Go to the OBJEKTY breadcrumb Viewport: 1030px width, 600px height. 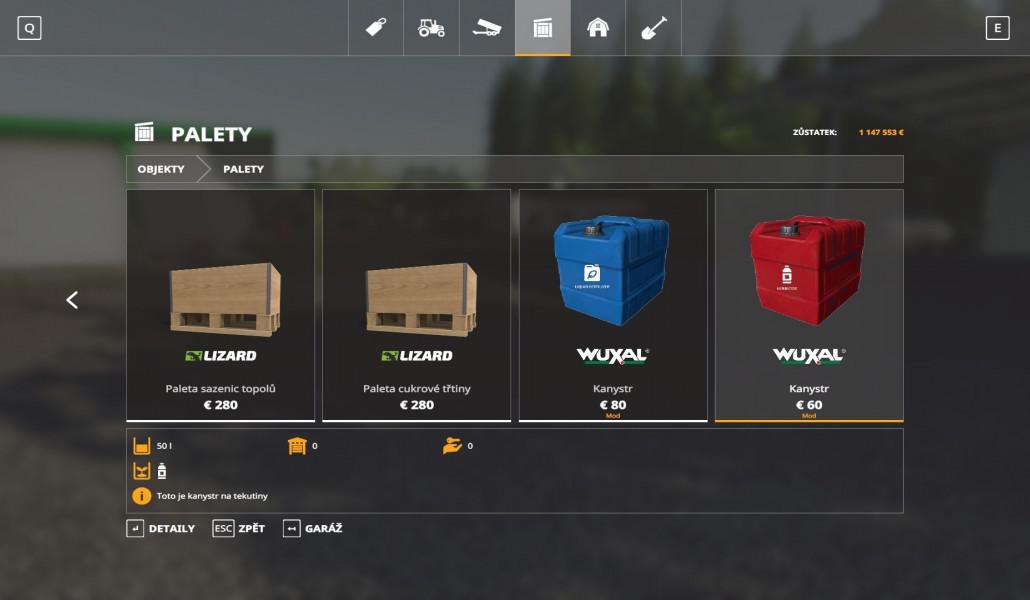[x=161, y=169]
